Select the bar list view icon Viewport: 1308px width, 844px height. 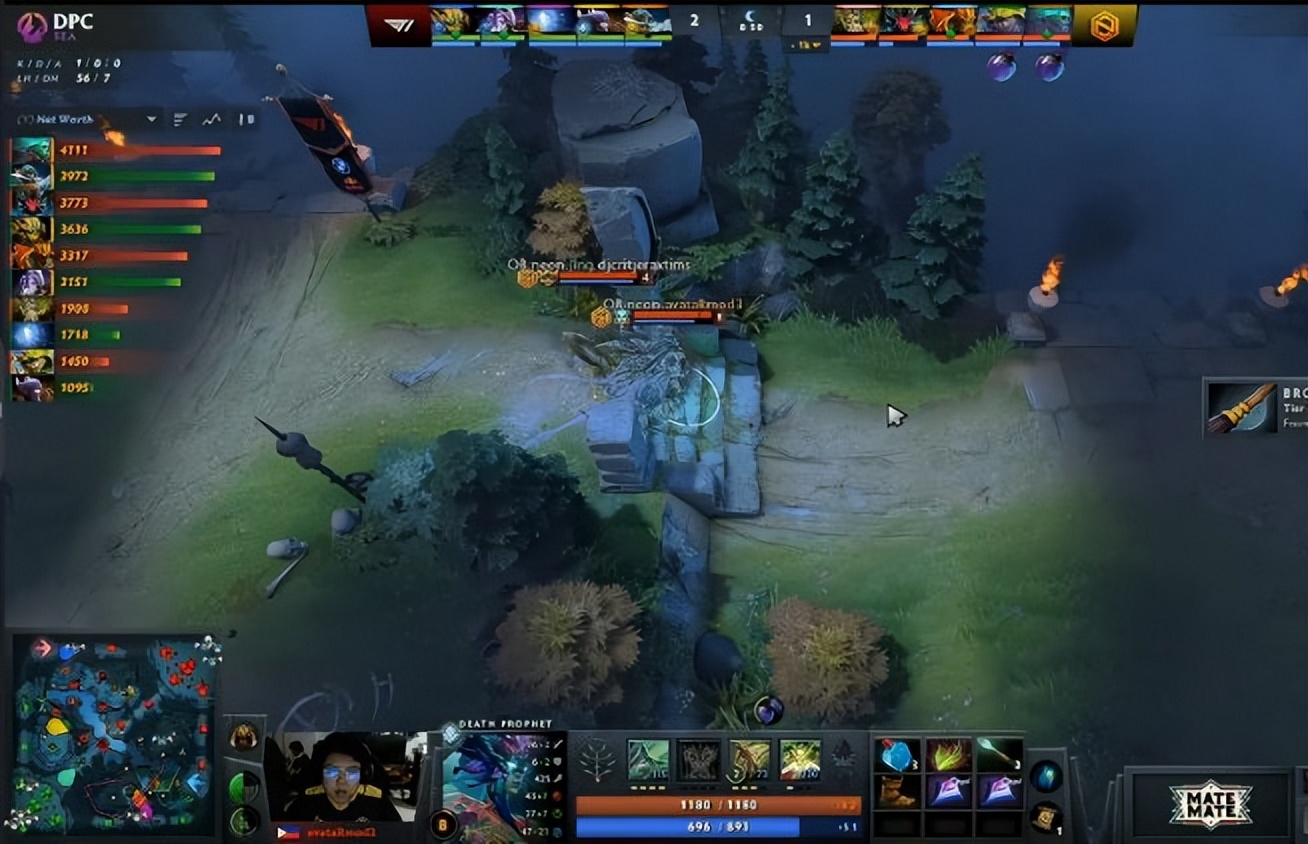click(180, 119)
